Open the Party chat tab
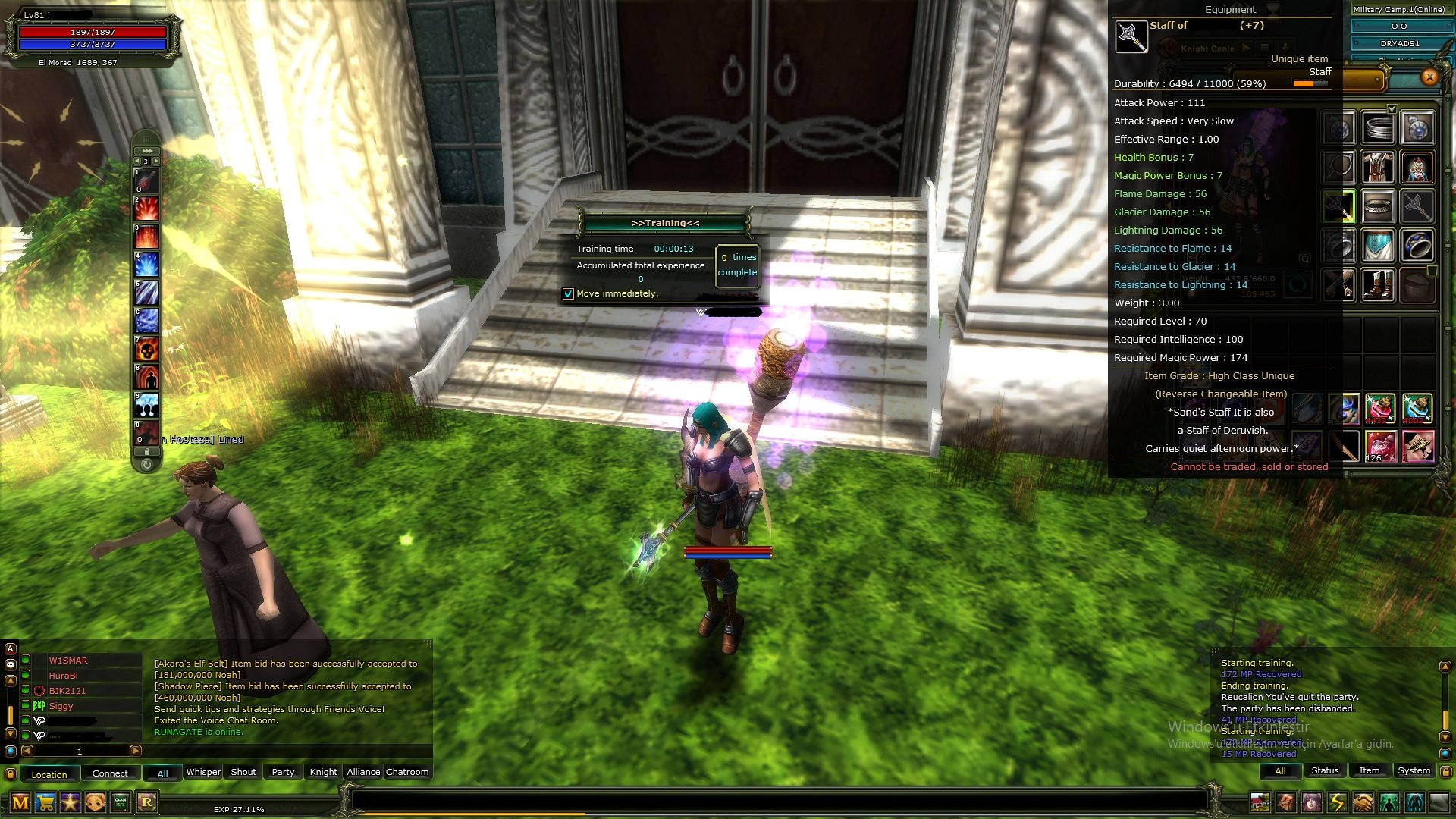Viewport: 1456px width, 819px height. point(283,772)
